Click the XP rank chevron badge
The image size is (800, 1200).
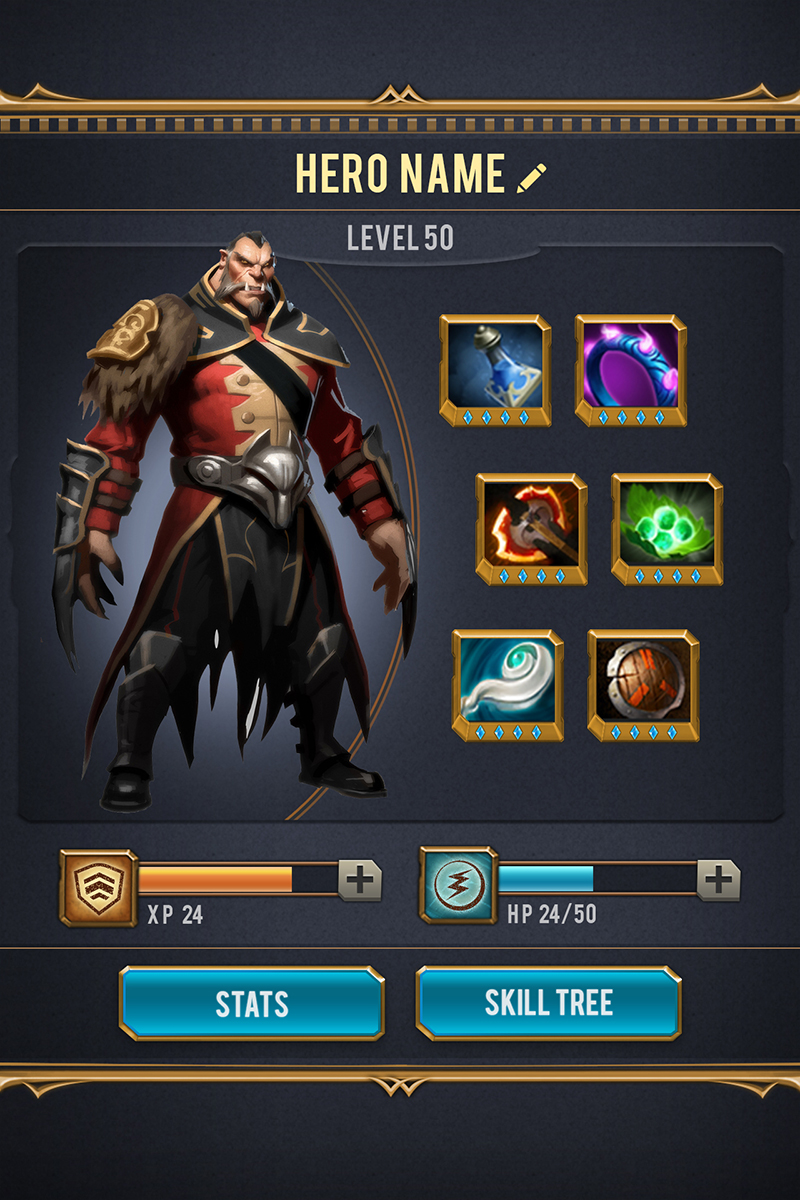click(98, 887)
